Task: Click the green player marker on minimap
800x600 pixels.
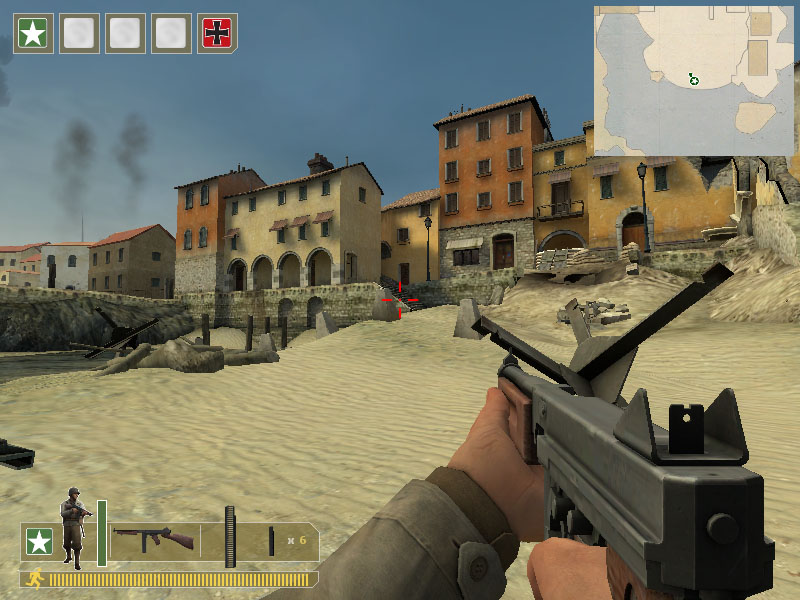Action: [x=693, y=79]
